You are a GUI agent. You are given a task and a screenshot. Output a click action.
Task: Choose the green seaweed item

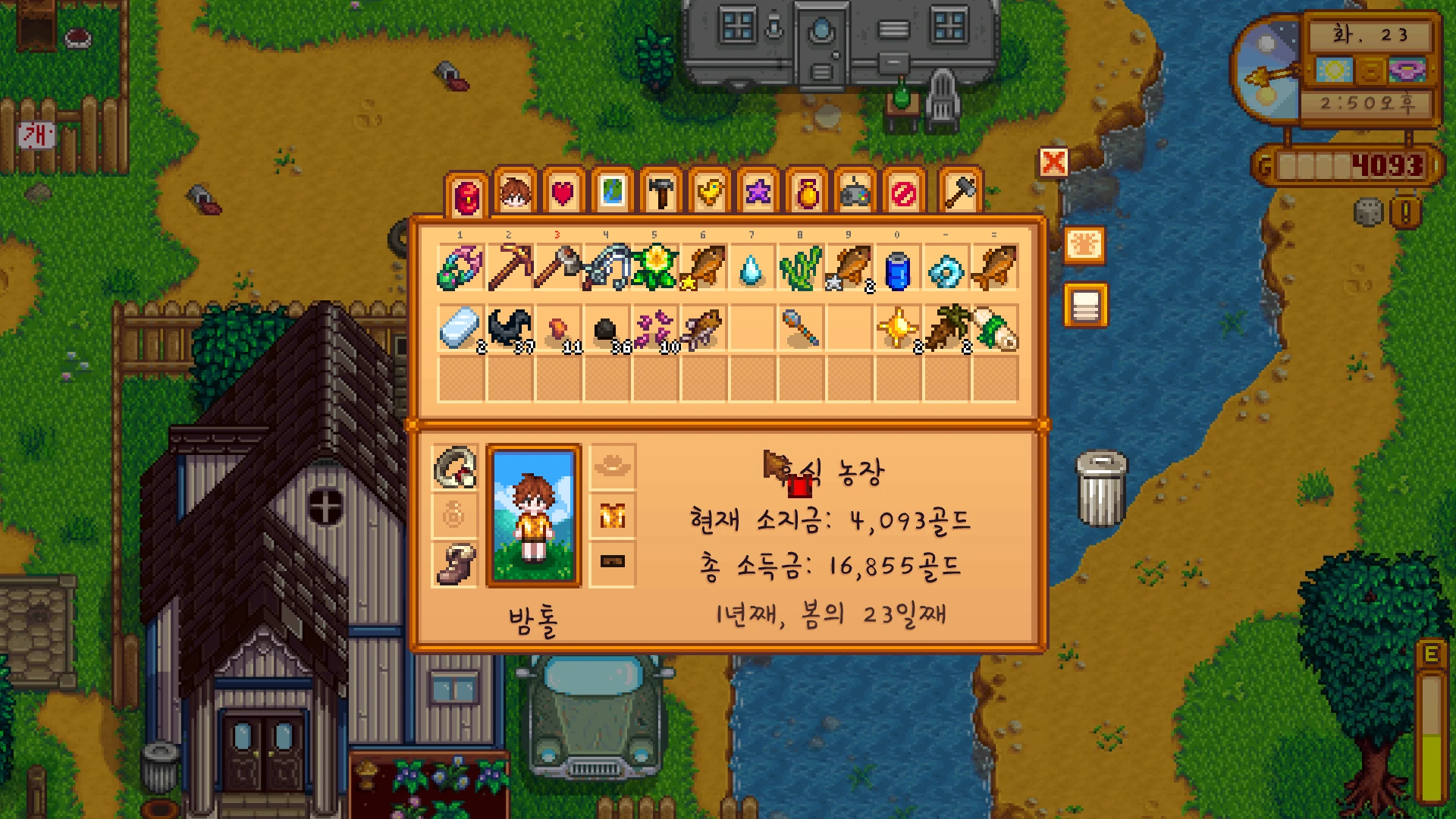tap(801, 268)
